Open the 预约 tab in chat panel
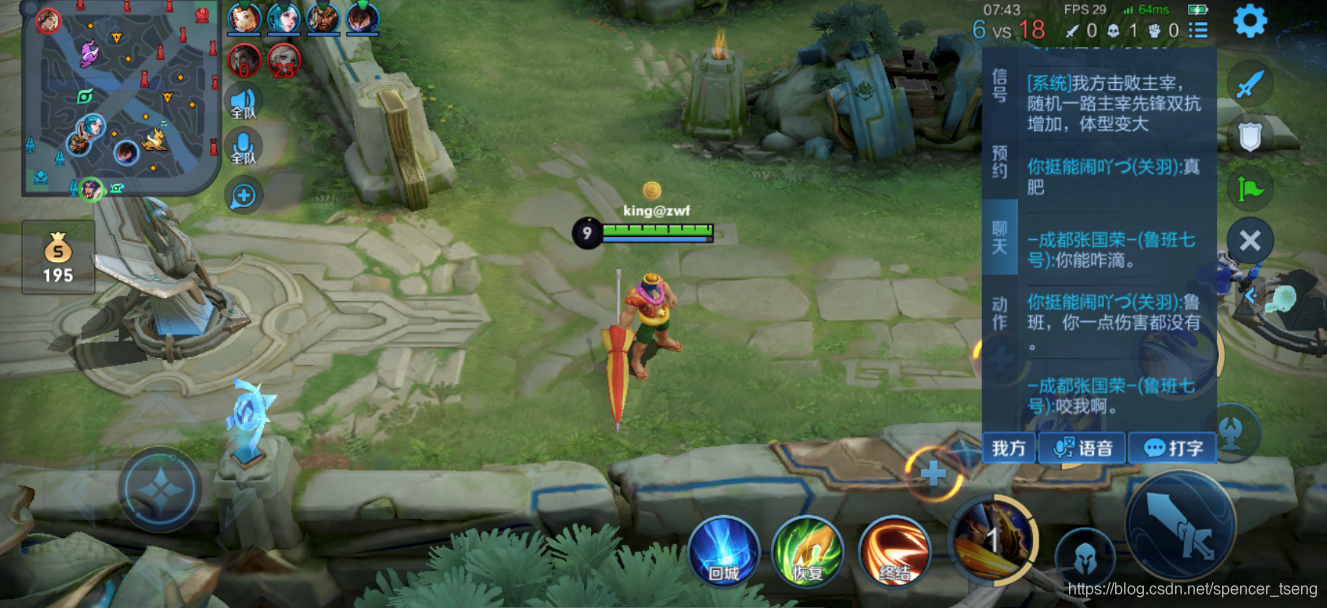Screen dimensions: 1327x608 (x=999, y=161)
